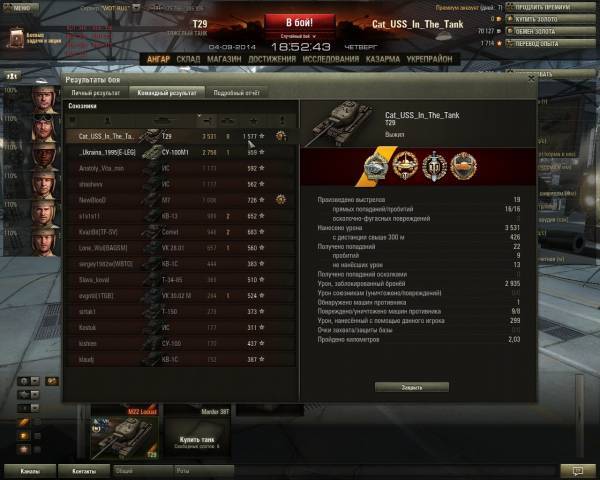Open the «Подробный отчёт» tab
This screenshot has width=600, height=480.
pos(239,92)
